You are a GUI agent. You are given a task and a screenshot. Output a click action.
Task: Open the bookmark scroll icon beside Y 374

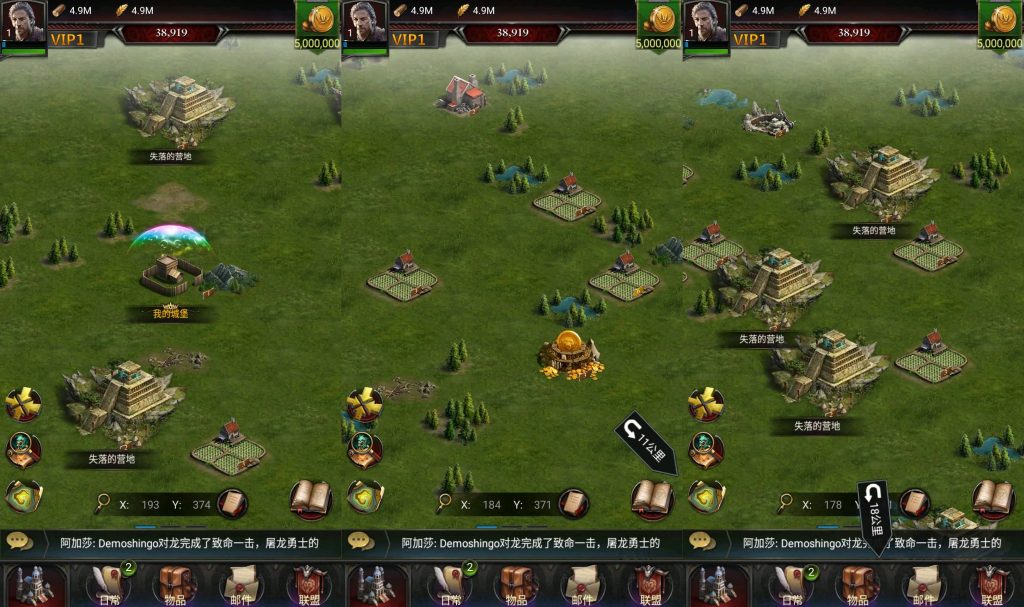click(x=232, y=503)
